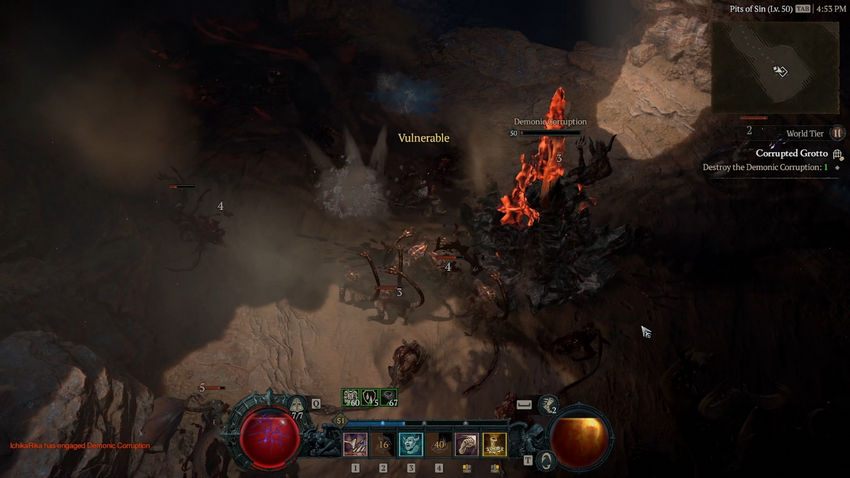Viewport: 850px width, 478px height.
Task: Use the skill on cooldown showing 16
Action: pos(383,444)
